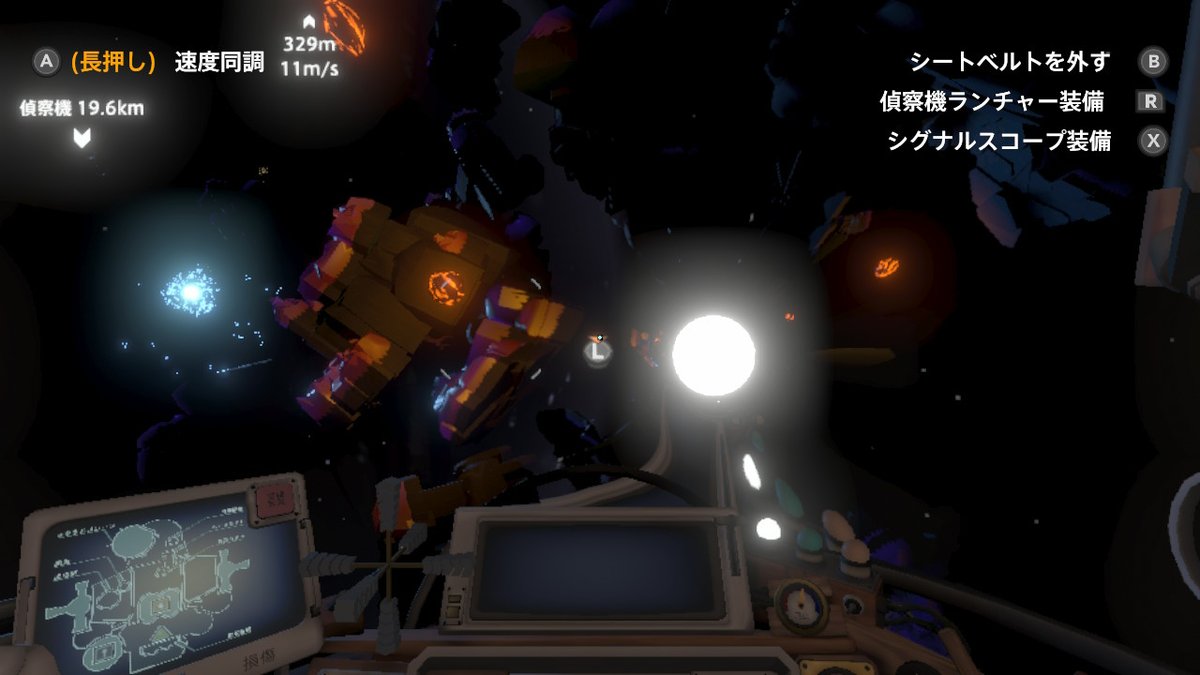This screenshot has height=675, width=1200.
Task: Select the blank center cockpit monitor
Action: [597, 568]
